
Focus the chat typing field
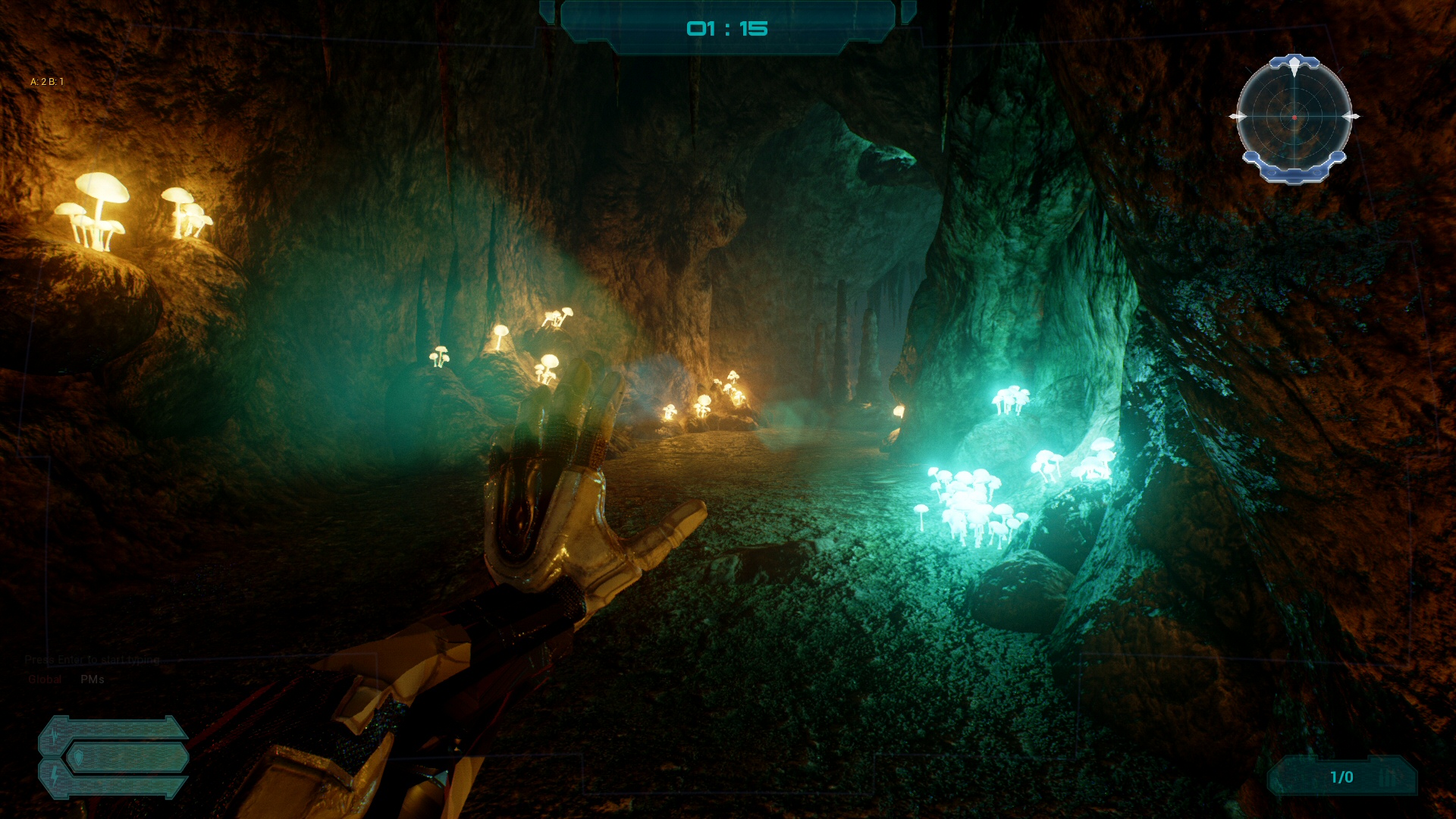tap(93, 660)
